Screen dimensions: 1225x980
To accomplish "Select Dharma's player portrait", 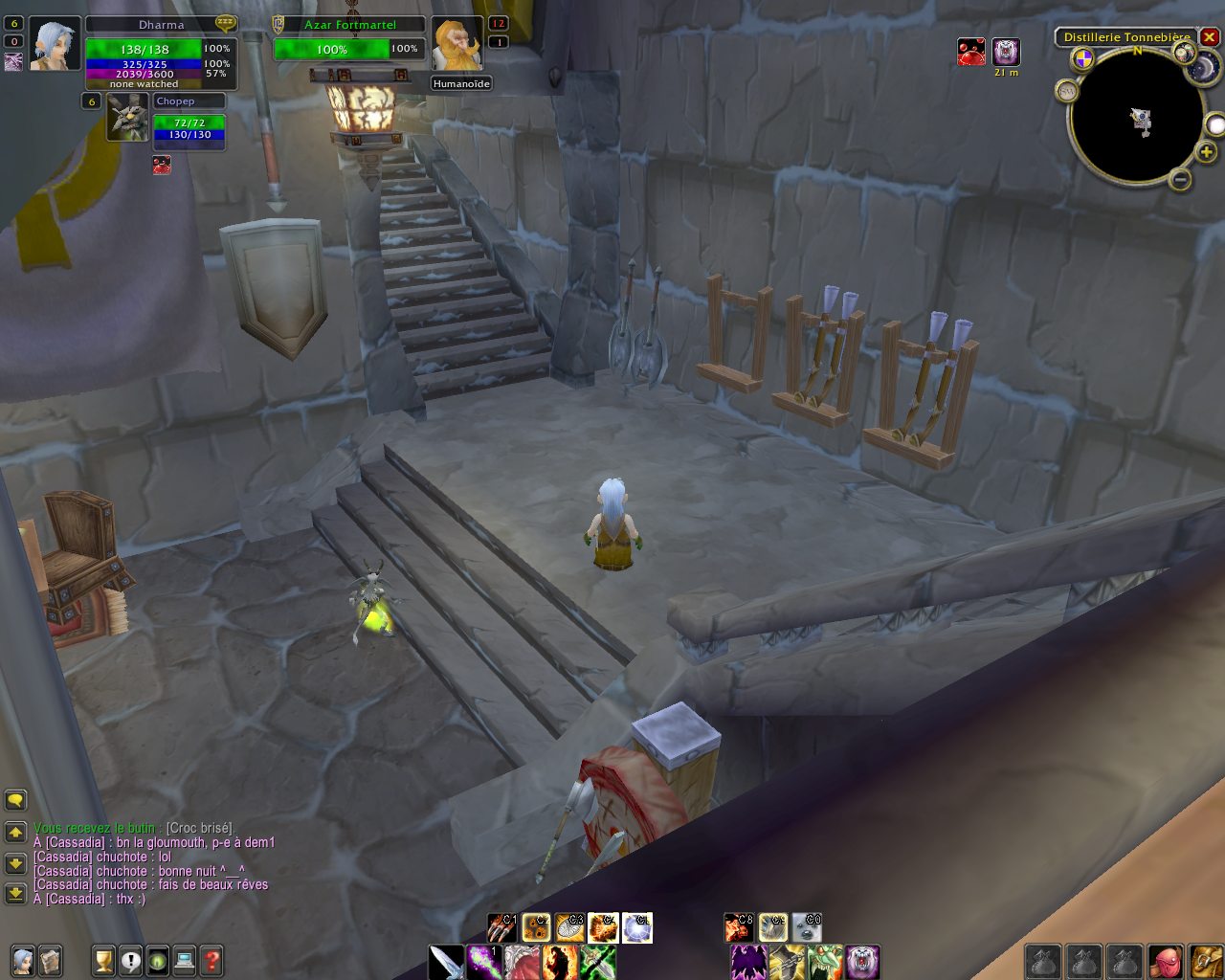I will tap(55, 43).
